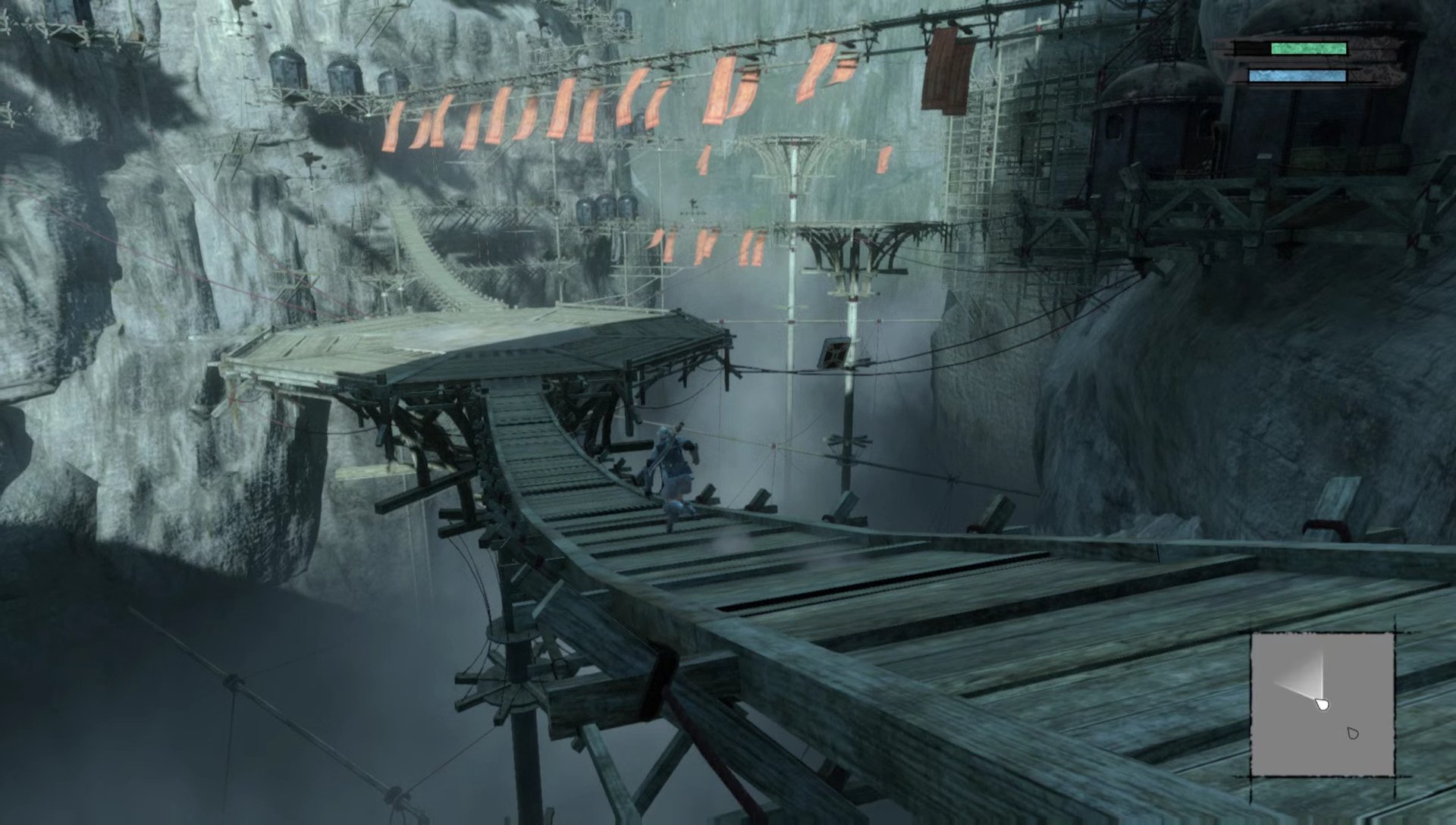This screenshot has width=1456, height=825.
Task: Select the second marker on the minimap
Action: click(1352, 733)
